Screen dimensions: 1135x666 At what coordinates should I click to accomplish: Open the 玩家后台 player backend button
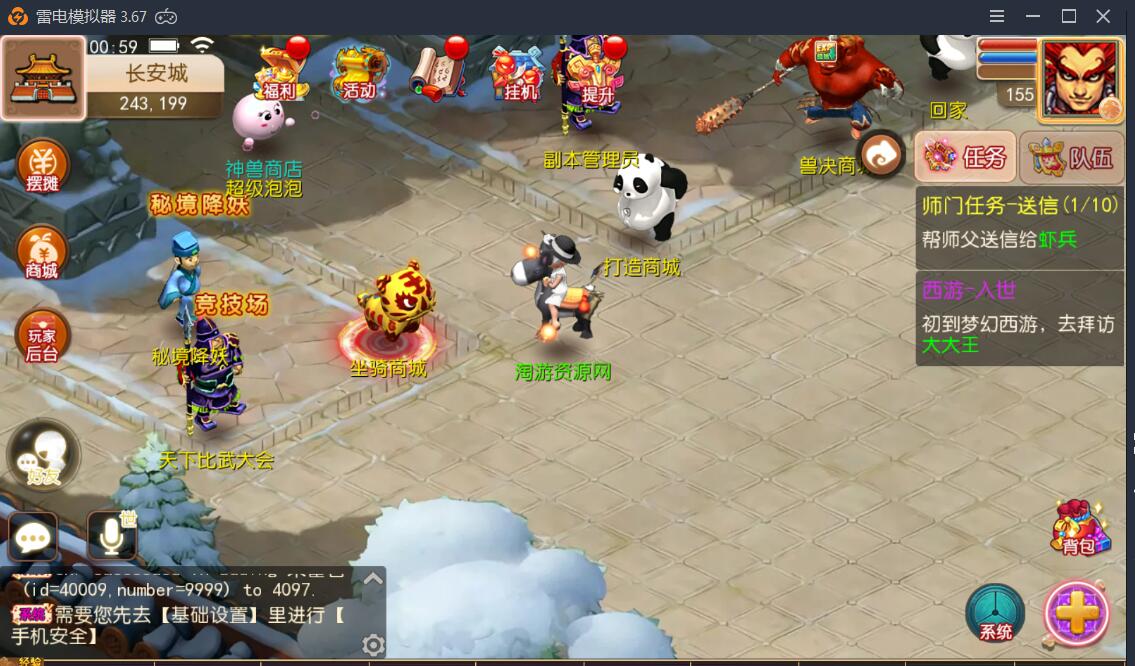tap(43, 337)
